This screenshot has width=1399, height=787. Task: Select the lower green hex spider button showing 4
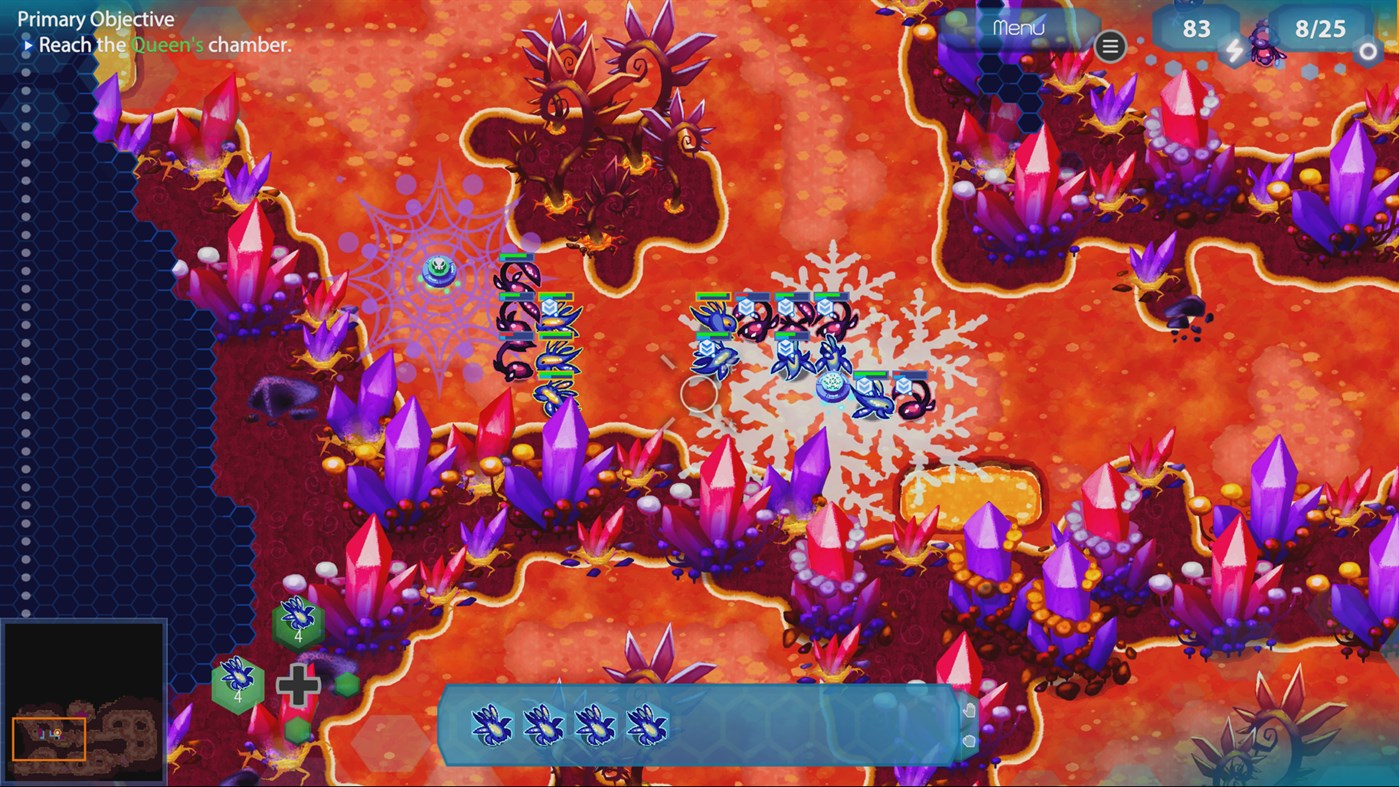coord(237,685)
